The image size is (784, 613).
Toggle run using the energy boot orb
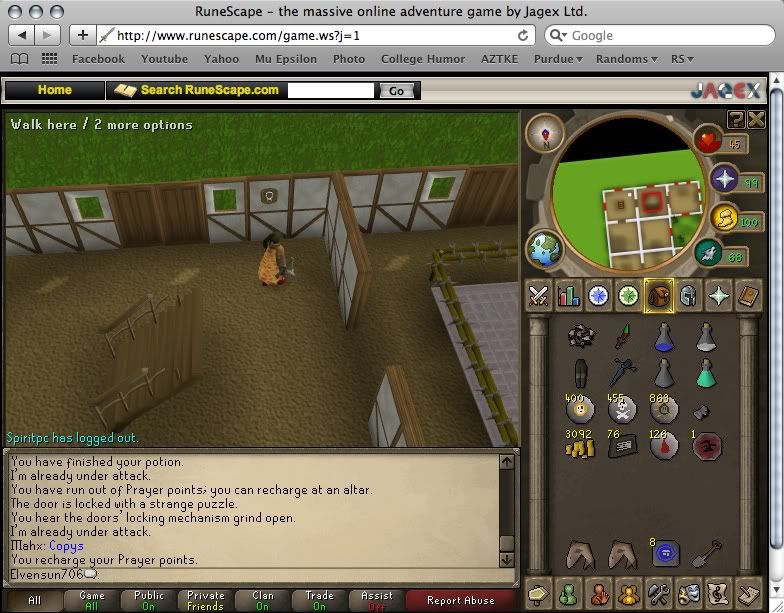click(711, 253)
